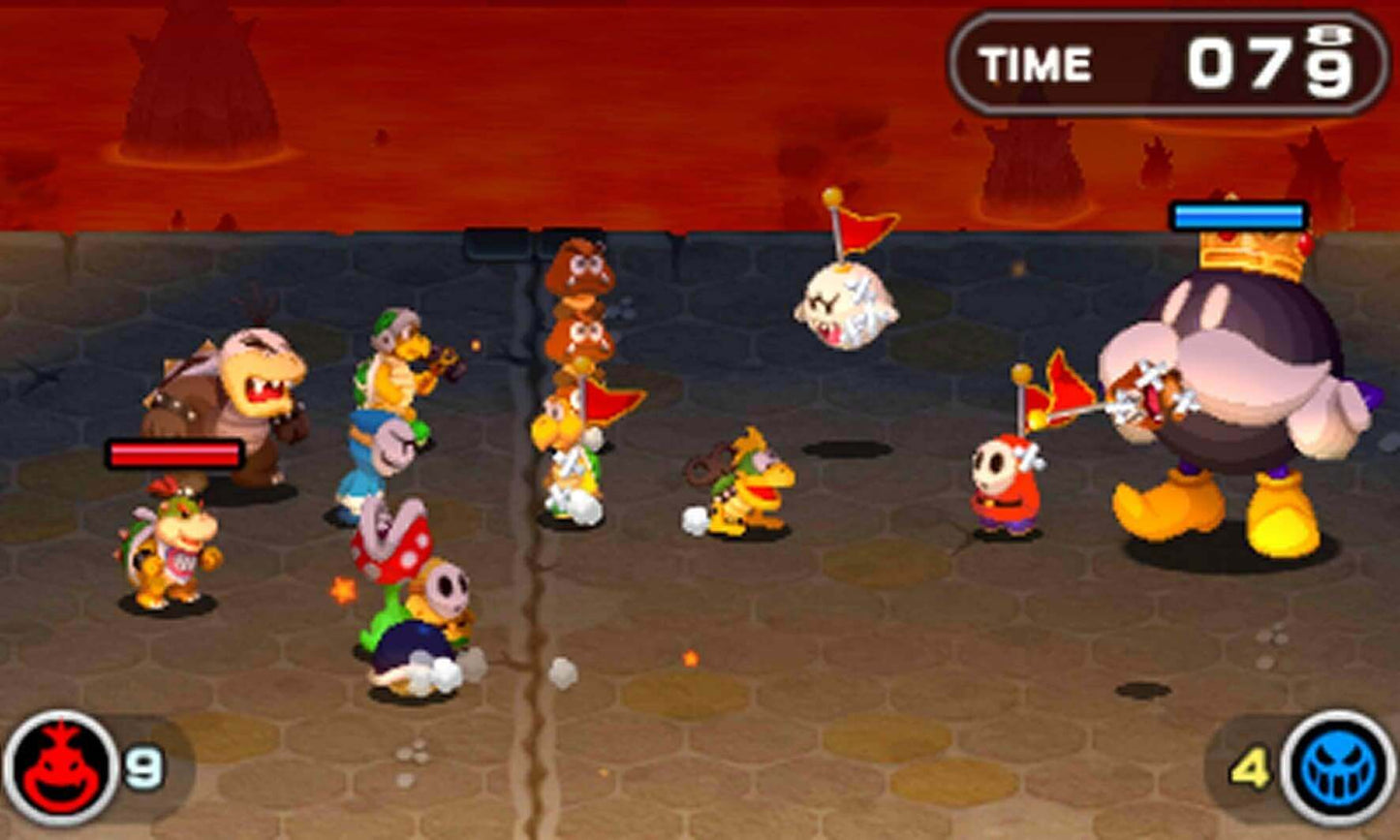The width and height of the screenshot is (1400, 840).
Task: Select the red Shy Guy minion
Action: [1003, 484]
